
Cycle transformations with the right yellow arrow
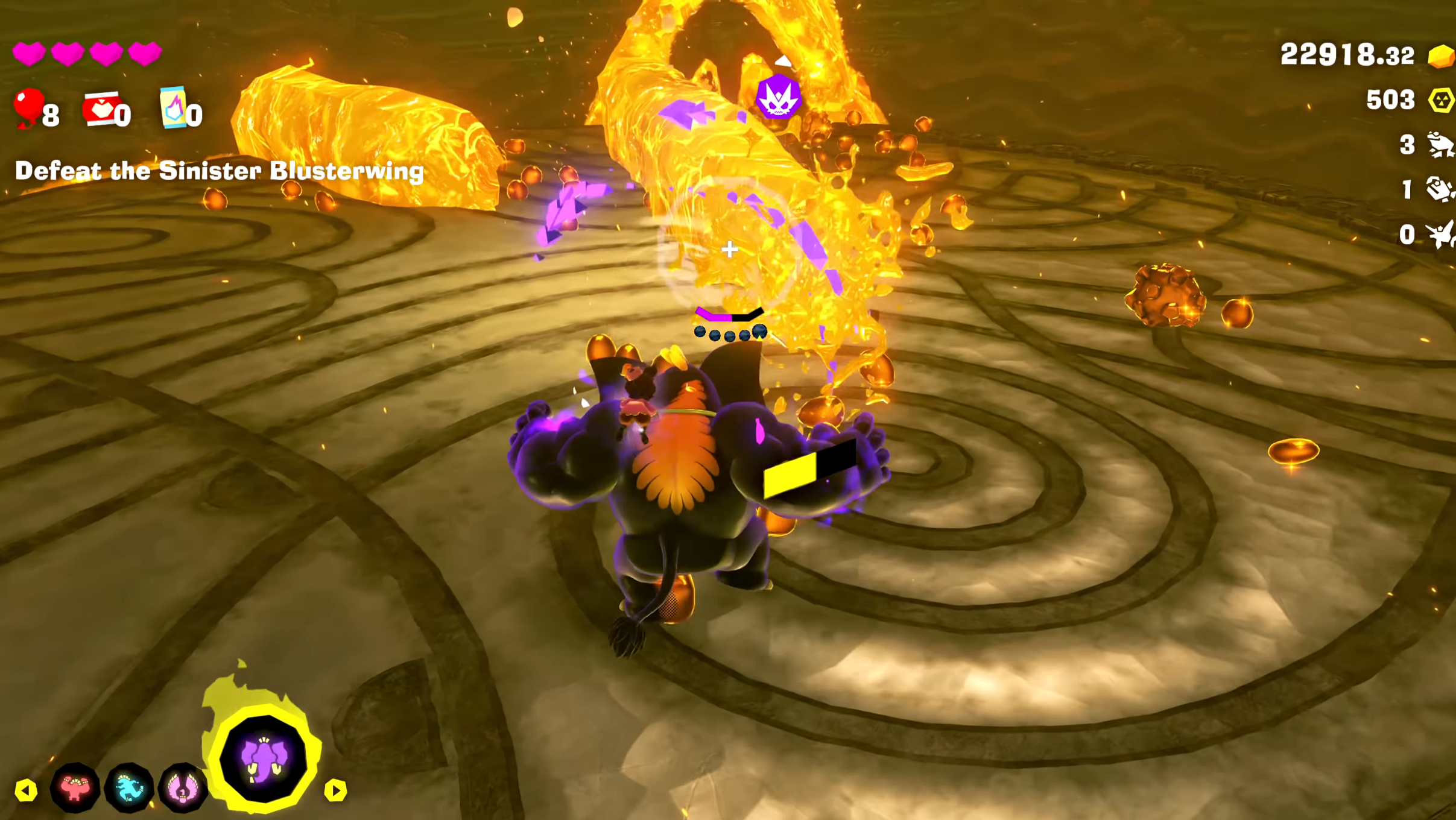(x=335, y=790)
